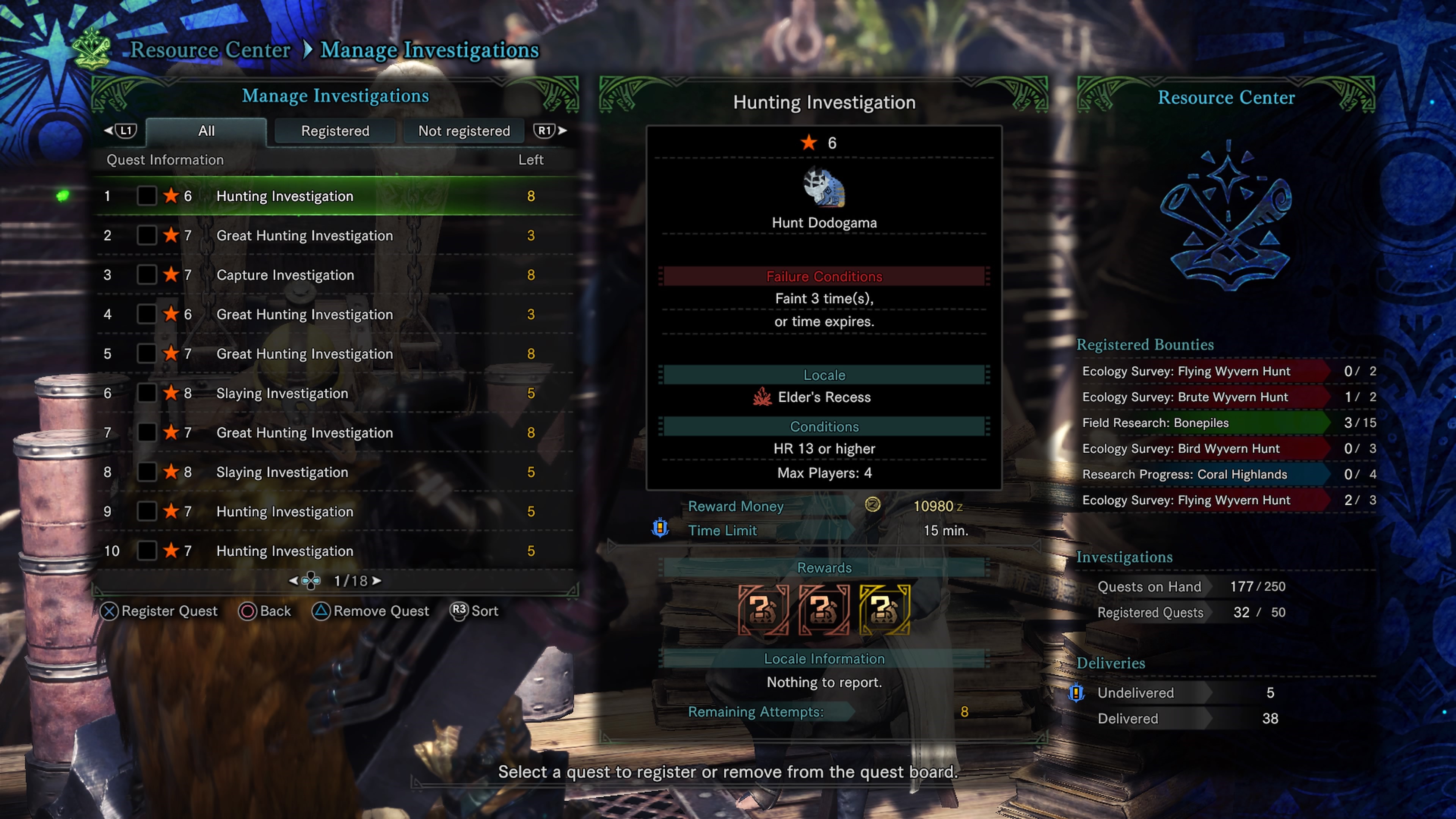Toggle the checkbox for row 8 Slaying Investigation
Image resolution: width=1456 pixels, height=819 pixels.
[x=146, y=472]
